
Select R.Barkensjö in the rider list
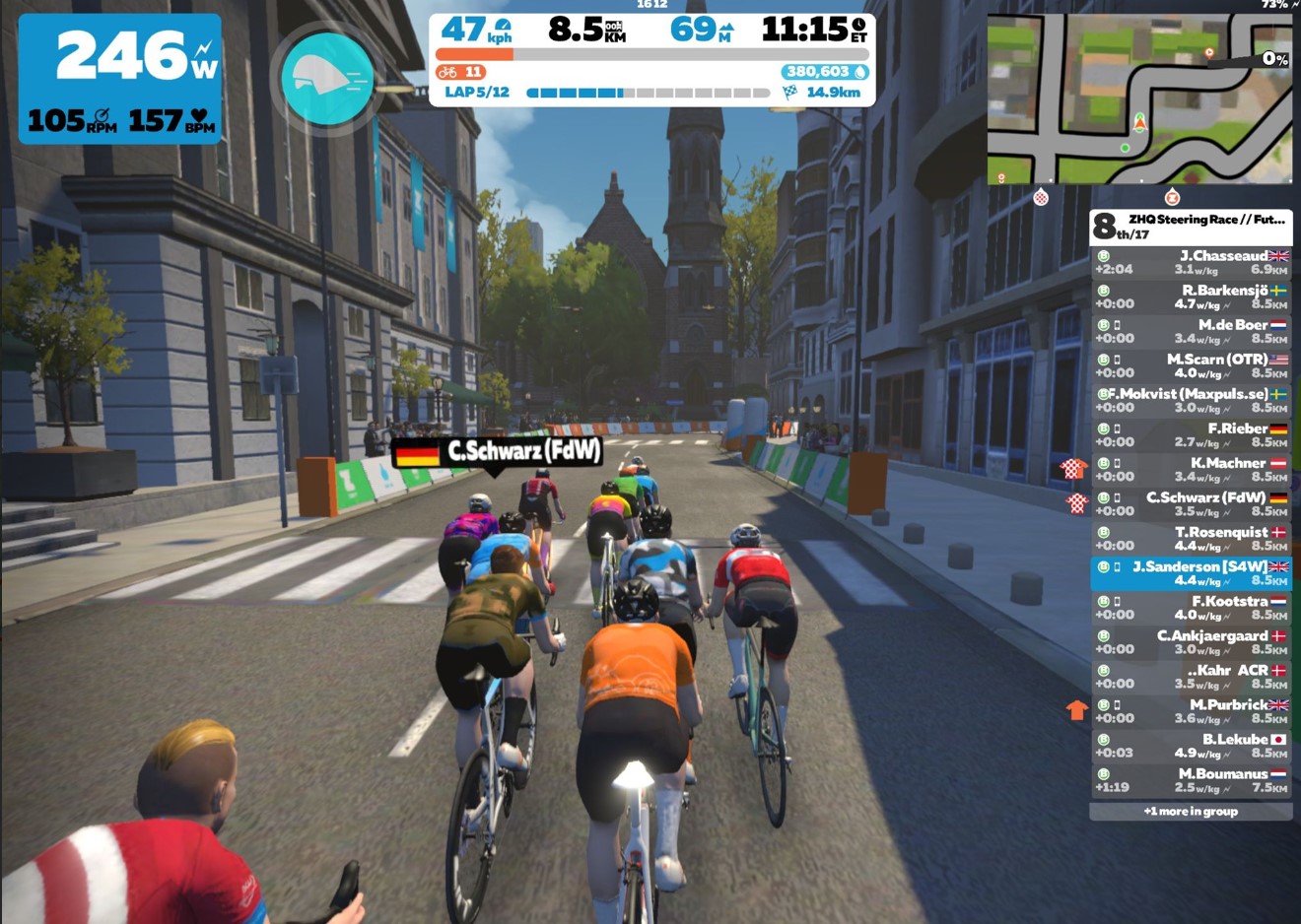1191,297
